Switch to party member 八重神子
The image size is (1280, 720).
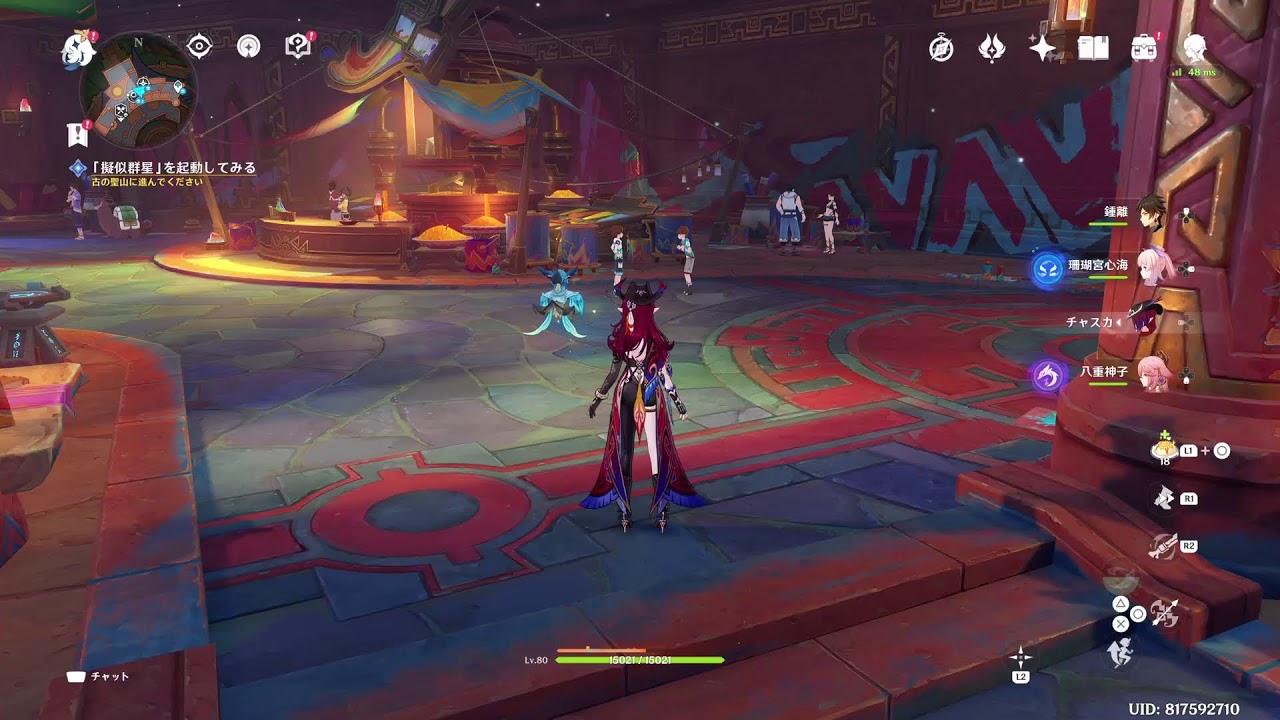(x=1151, y=376)
